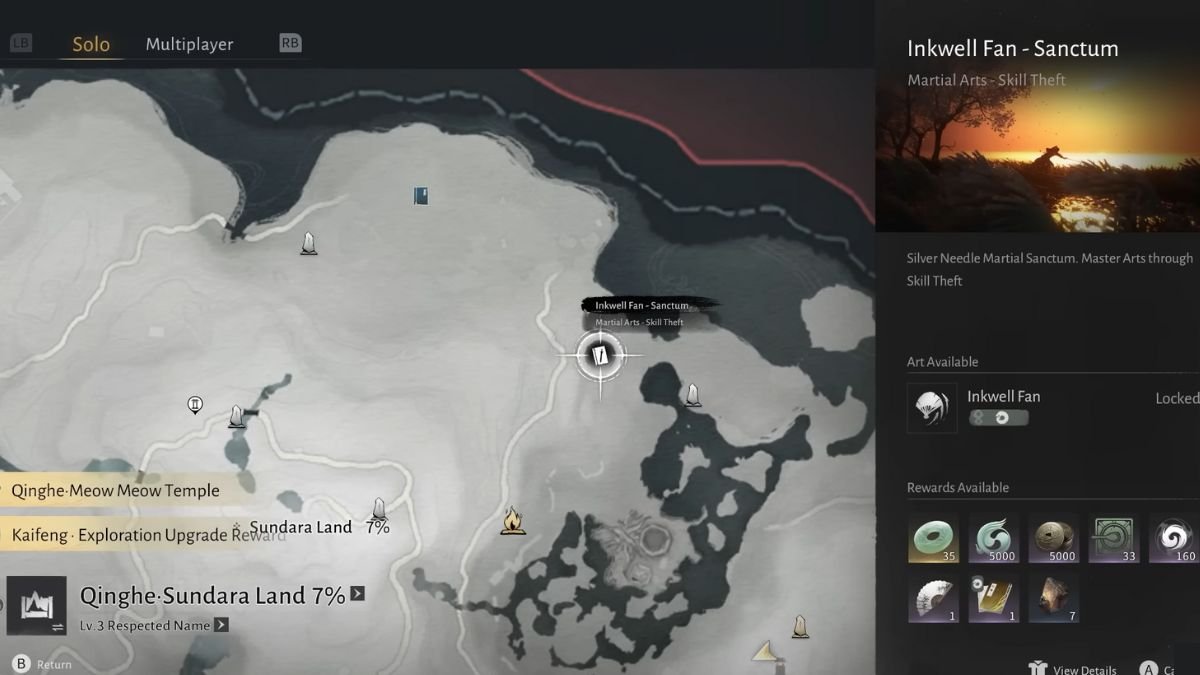The image size is (1200, 675).
Task: Open the Lv.3 Respected Name details arrow
Action: tap(221, 625)
